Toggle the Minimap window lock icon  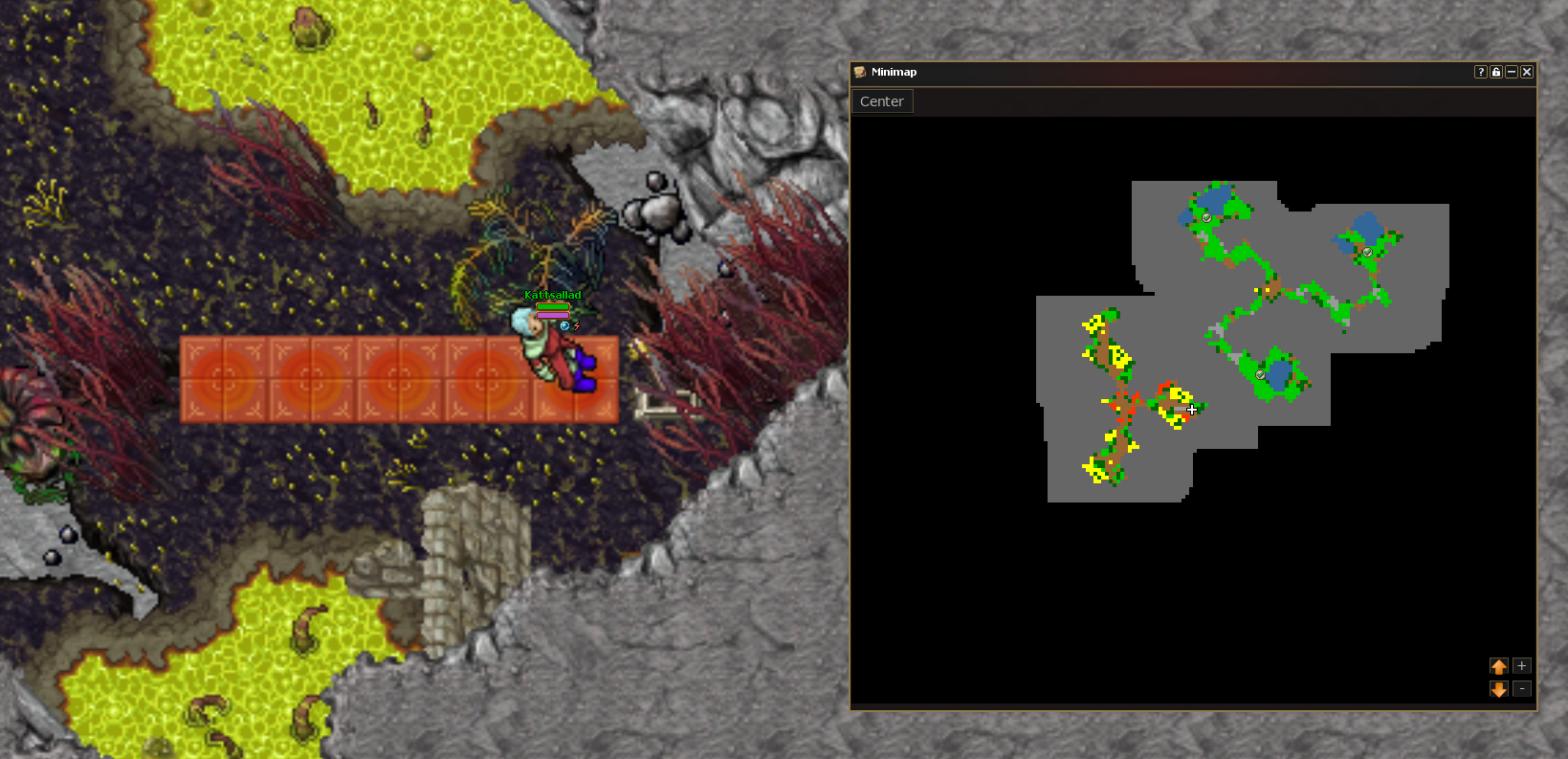pos(1496,72)
